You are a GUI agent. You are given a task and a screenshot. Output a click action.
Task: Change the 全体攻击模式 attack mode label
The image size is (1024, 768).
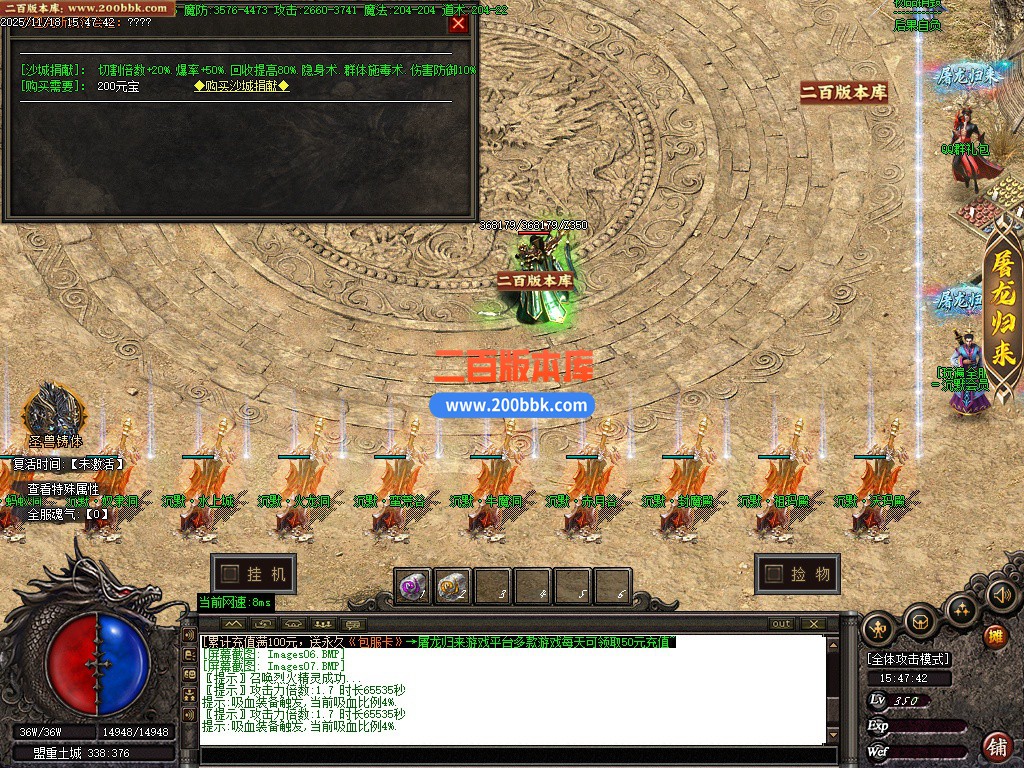click(x=908, y=659)
